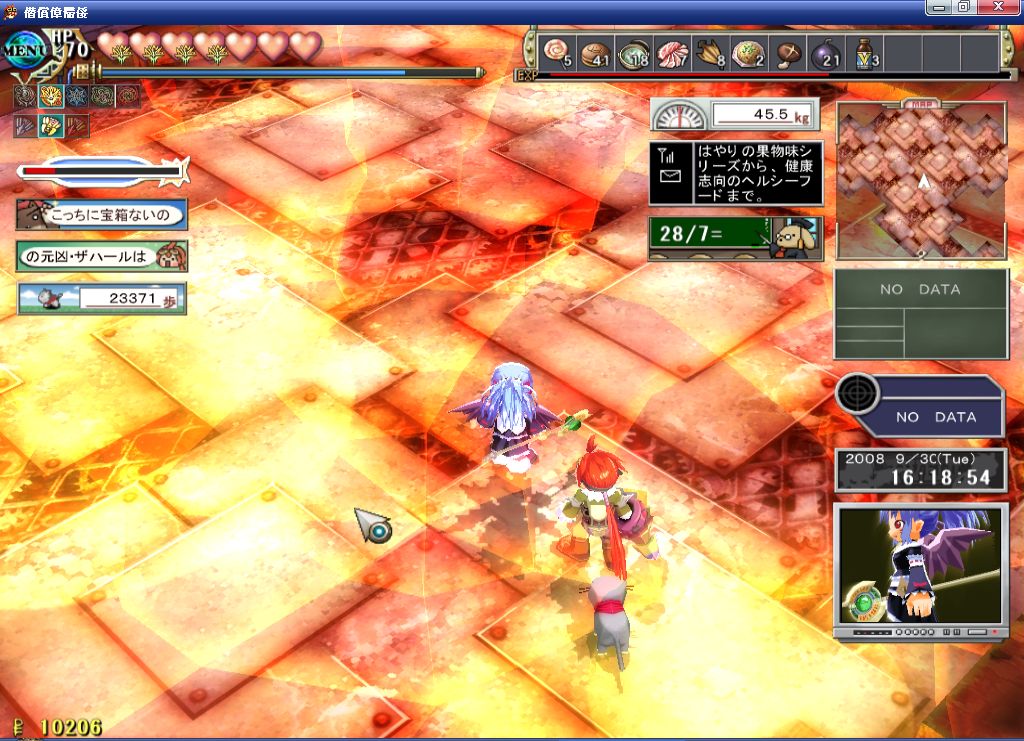The height and width of the screenshot is (741, 1024).
Task: Open the minimap panel
Action: click(x=921, y=180)
